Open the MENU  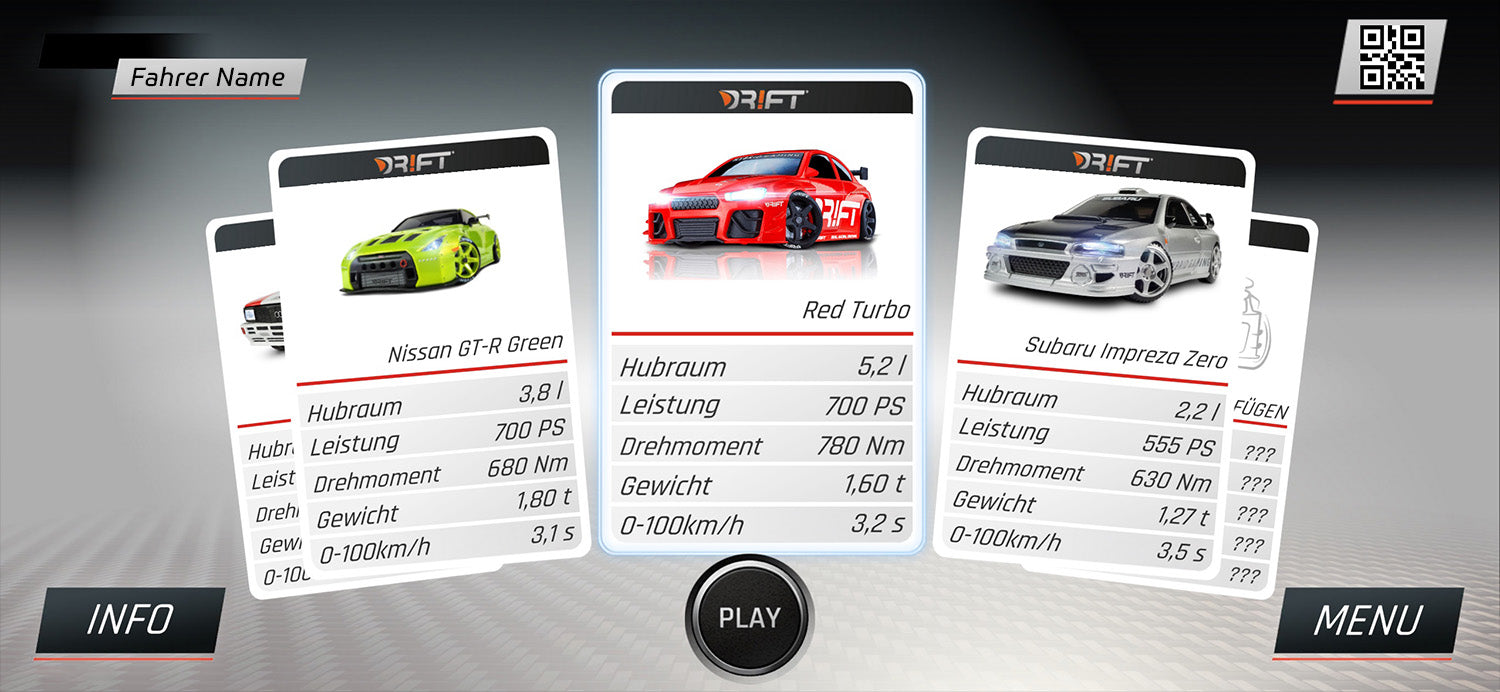pyautogui.click(x=1367, y=621)
